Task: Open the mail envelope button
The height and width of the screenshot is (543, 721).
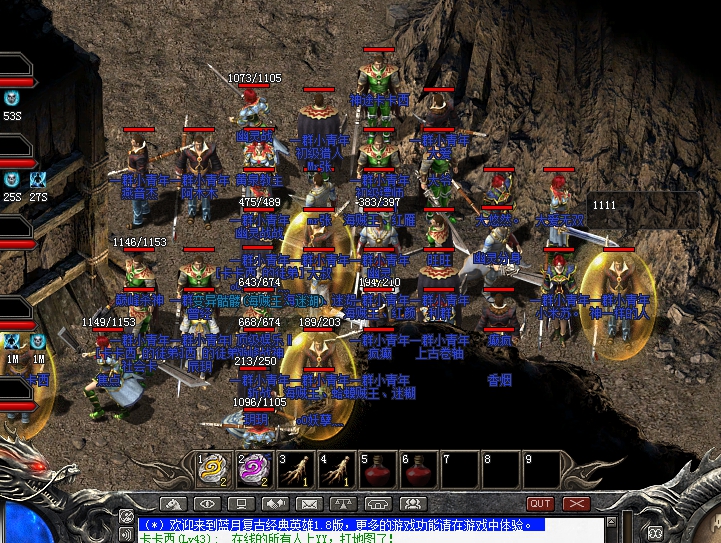Action: [308, 504]
